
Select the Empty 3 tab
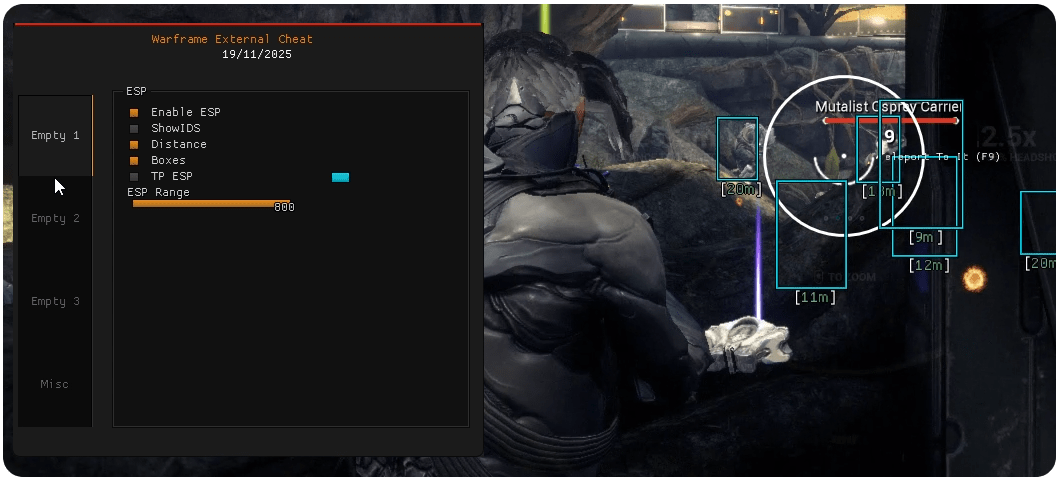(x=55, y=301)
